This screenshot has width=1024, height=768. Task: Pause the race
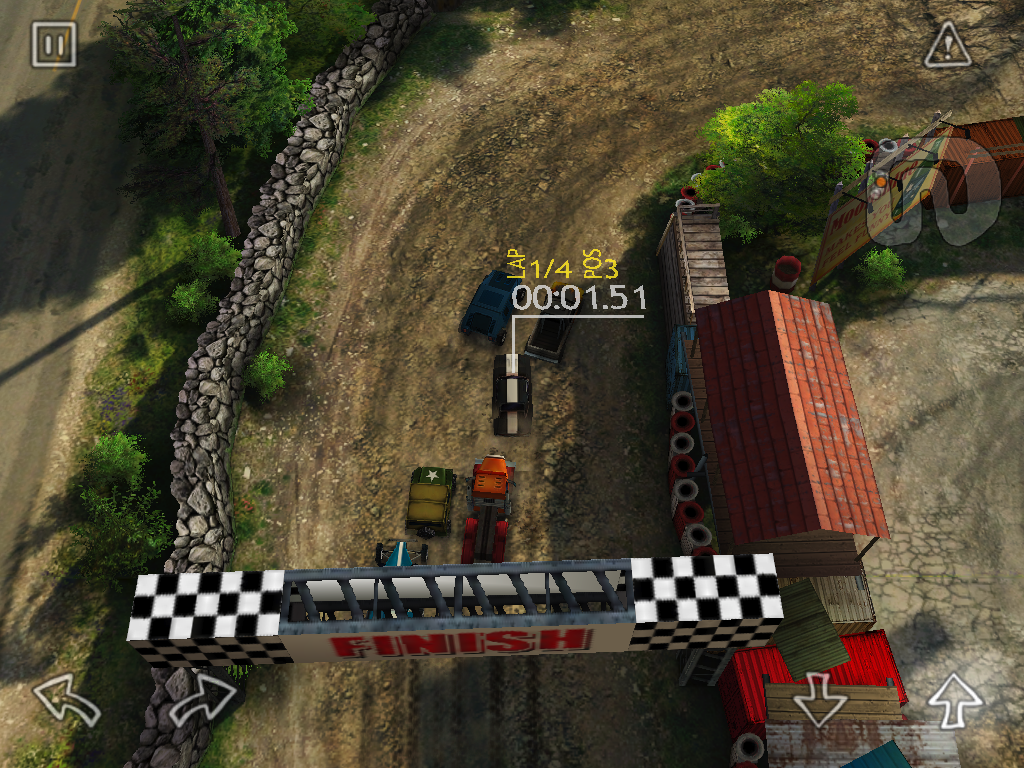point(54,45)
